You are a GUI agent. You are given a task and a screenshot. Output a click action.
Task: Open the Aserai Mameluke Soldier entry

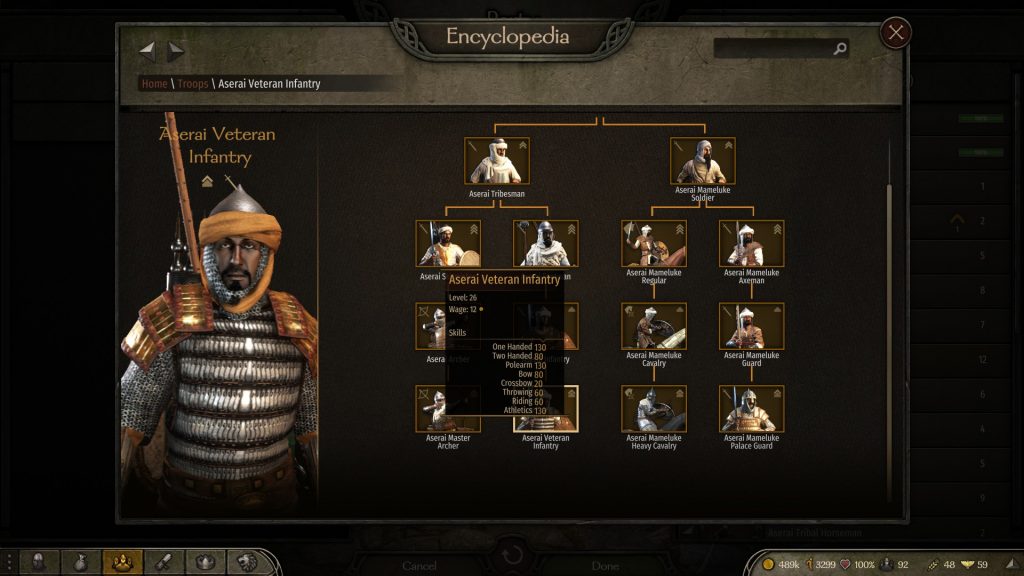(702, 161)
